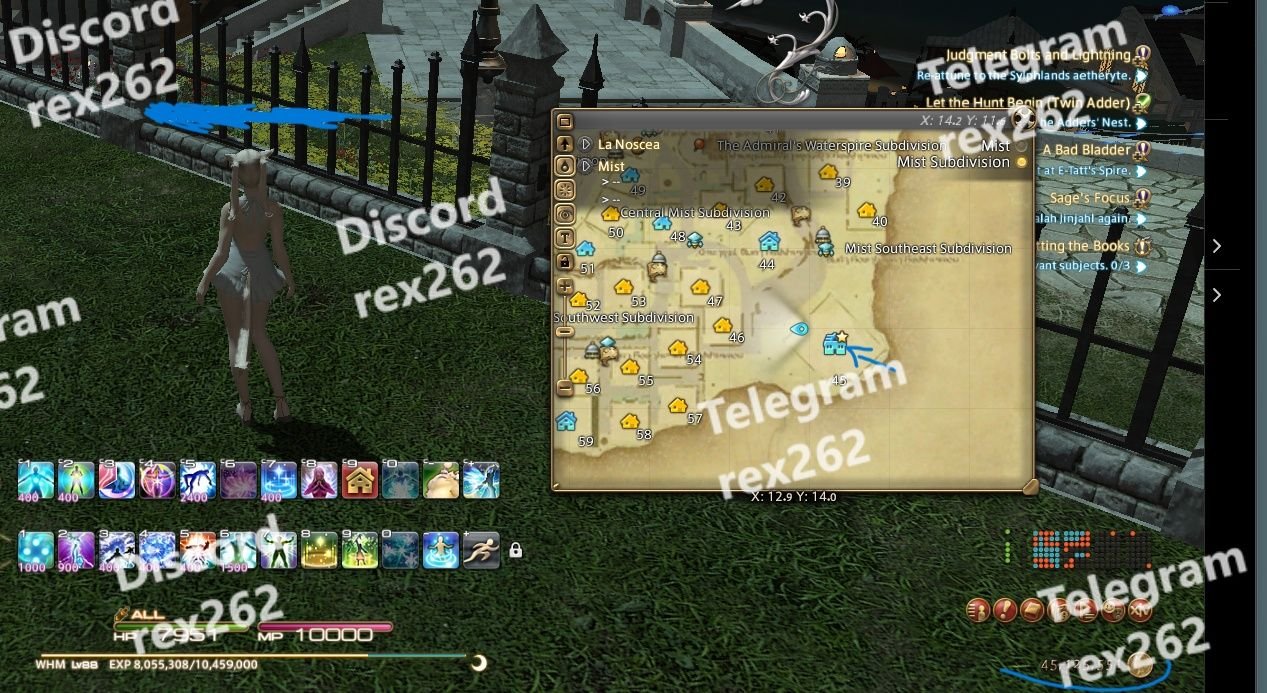This screenshot has width=1267, height=693.
Task: Expand the La Noscea region entry
Action: tap(586, 144)
